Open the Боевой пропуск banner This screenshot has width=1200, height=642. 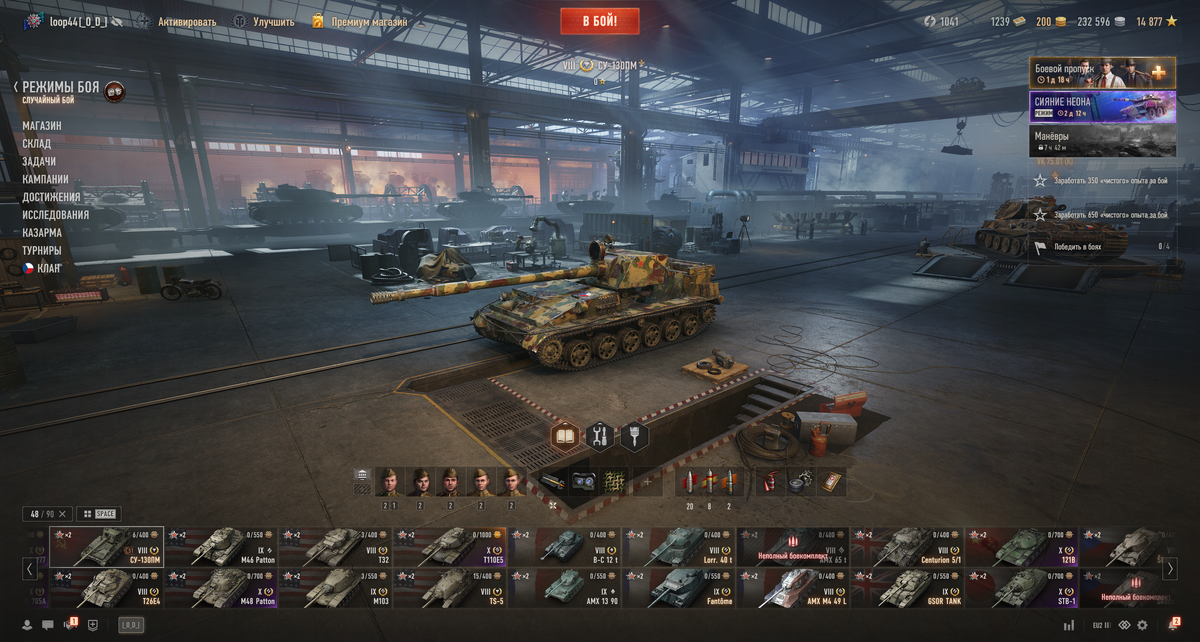click(x=1102, y=73)
